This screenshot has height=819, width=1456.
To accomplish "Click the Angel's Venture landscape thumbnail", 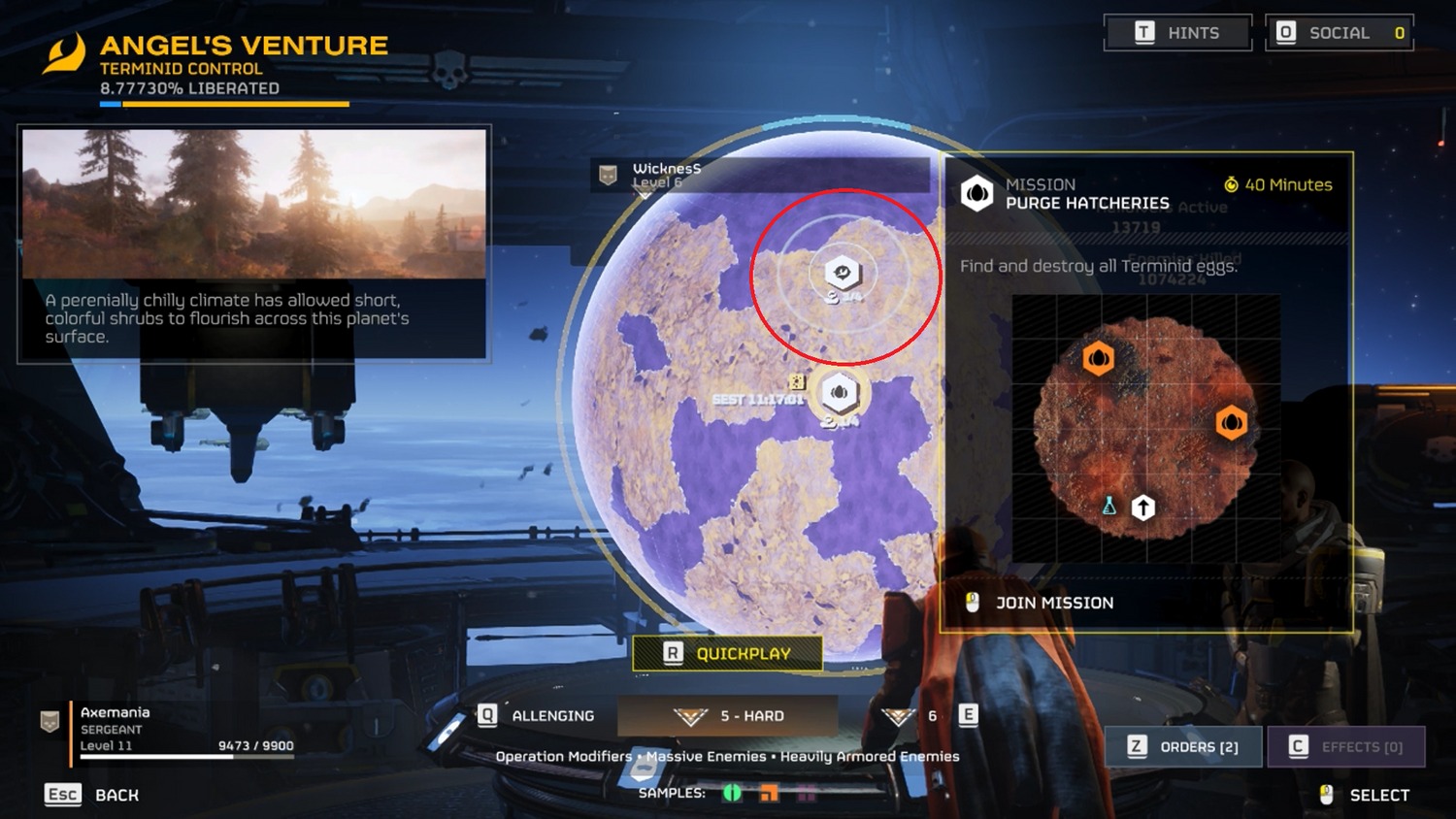I will point(254,204).
